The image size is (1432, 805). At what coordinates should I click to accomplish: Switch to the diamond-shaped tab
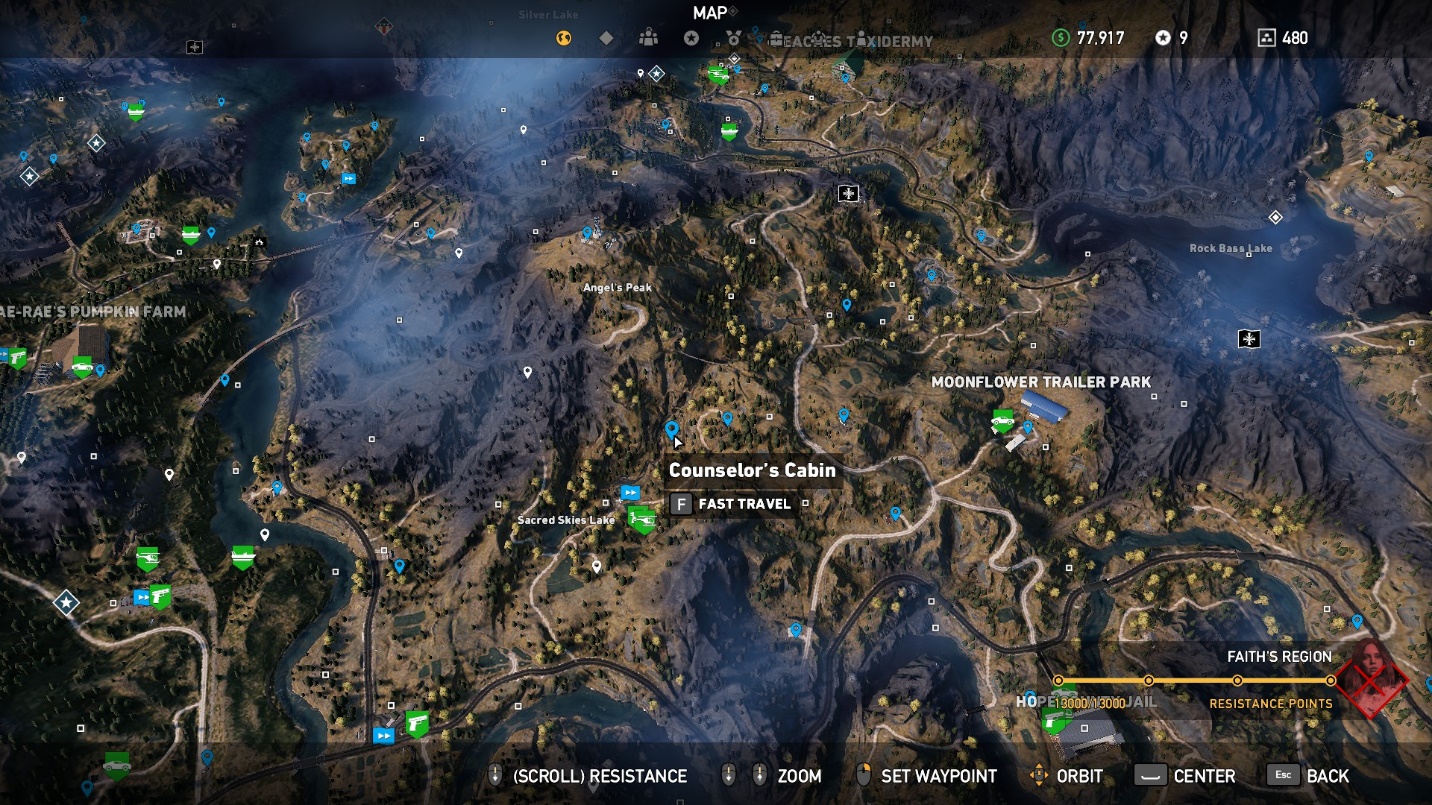pyautogui.click(x=606, y=38)
